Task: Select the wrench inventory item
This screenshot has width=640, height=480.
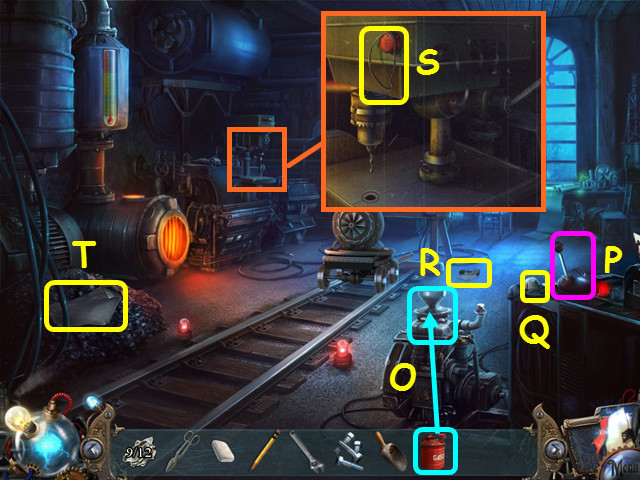Action: (306, 451)
